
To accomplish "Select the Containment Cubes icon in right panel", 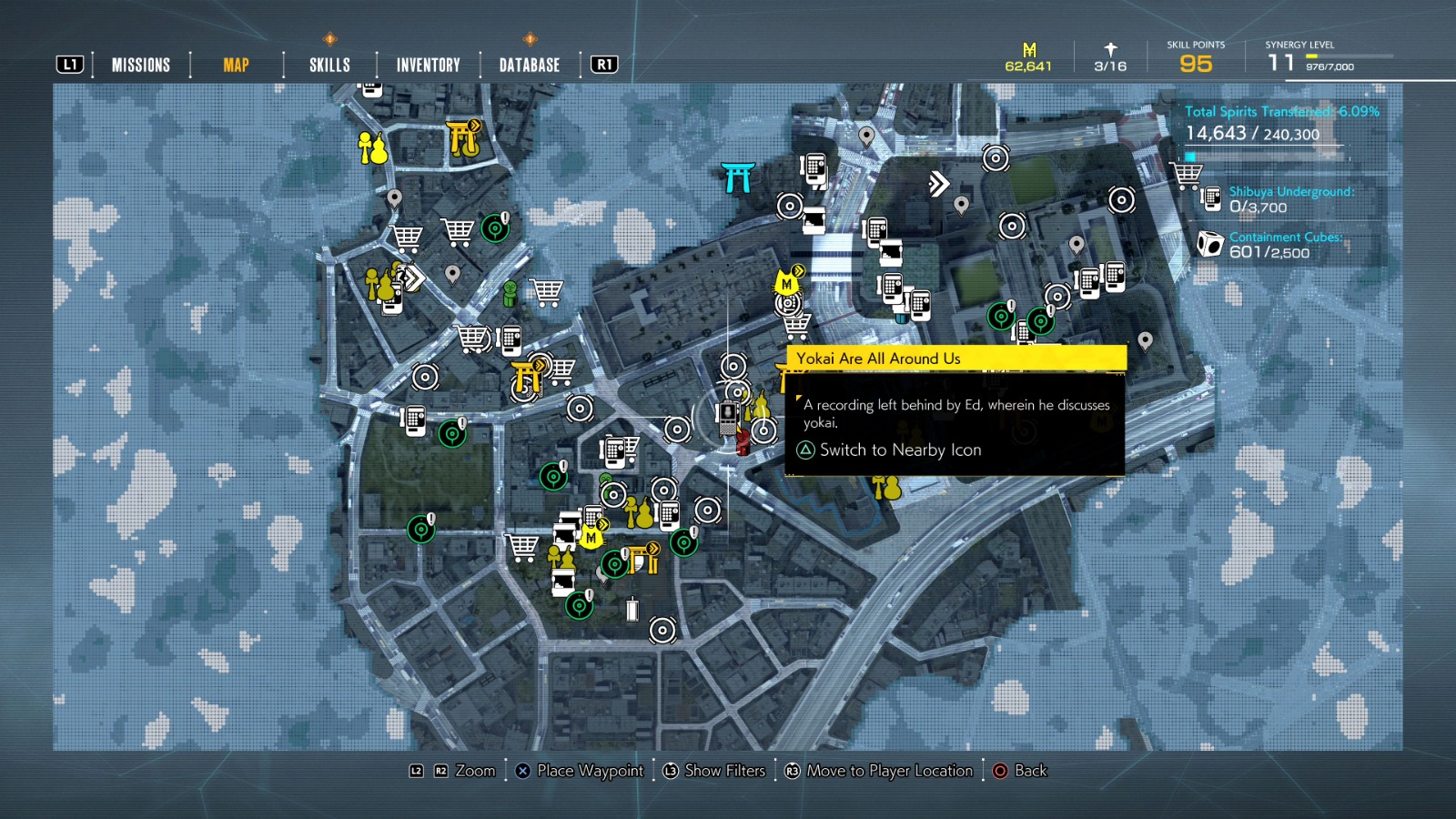I will (1208, 246).
